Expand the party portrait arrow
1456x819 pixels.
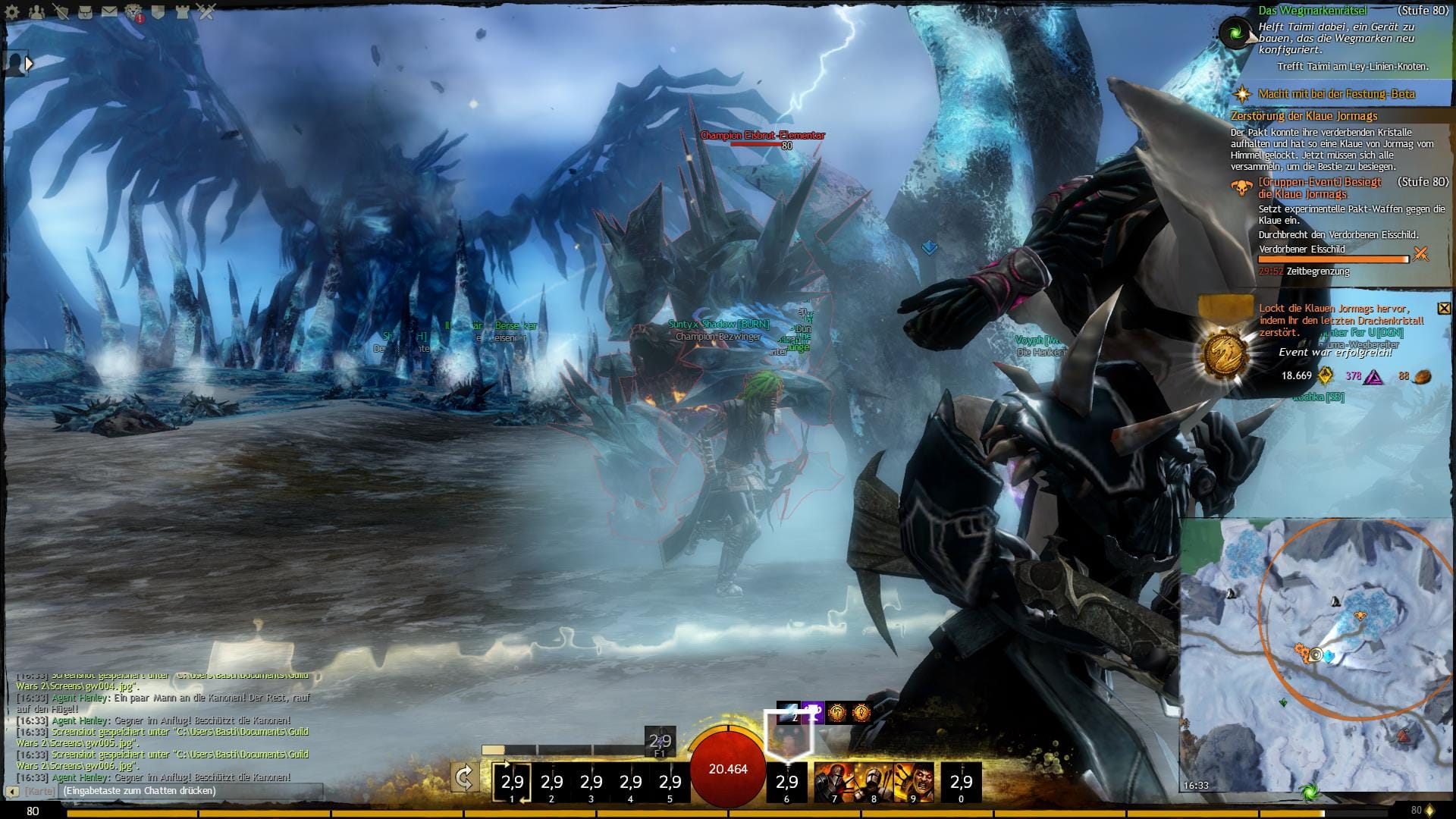pos(29,64)
